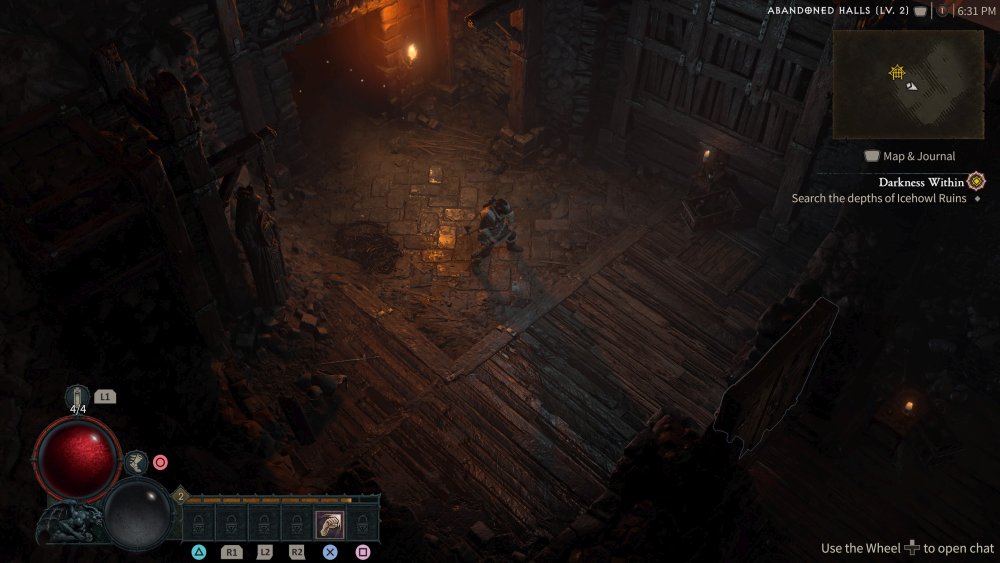Screen dimensions: 1000x563
Task: Open the minimap in the corner
Action: (x=908, y=84)
